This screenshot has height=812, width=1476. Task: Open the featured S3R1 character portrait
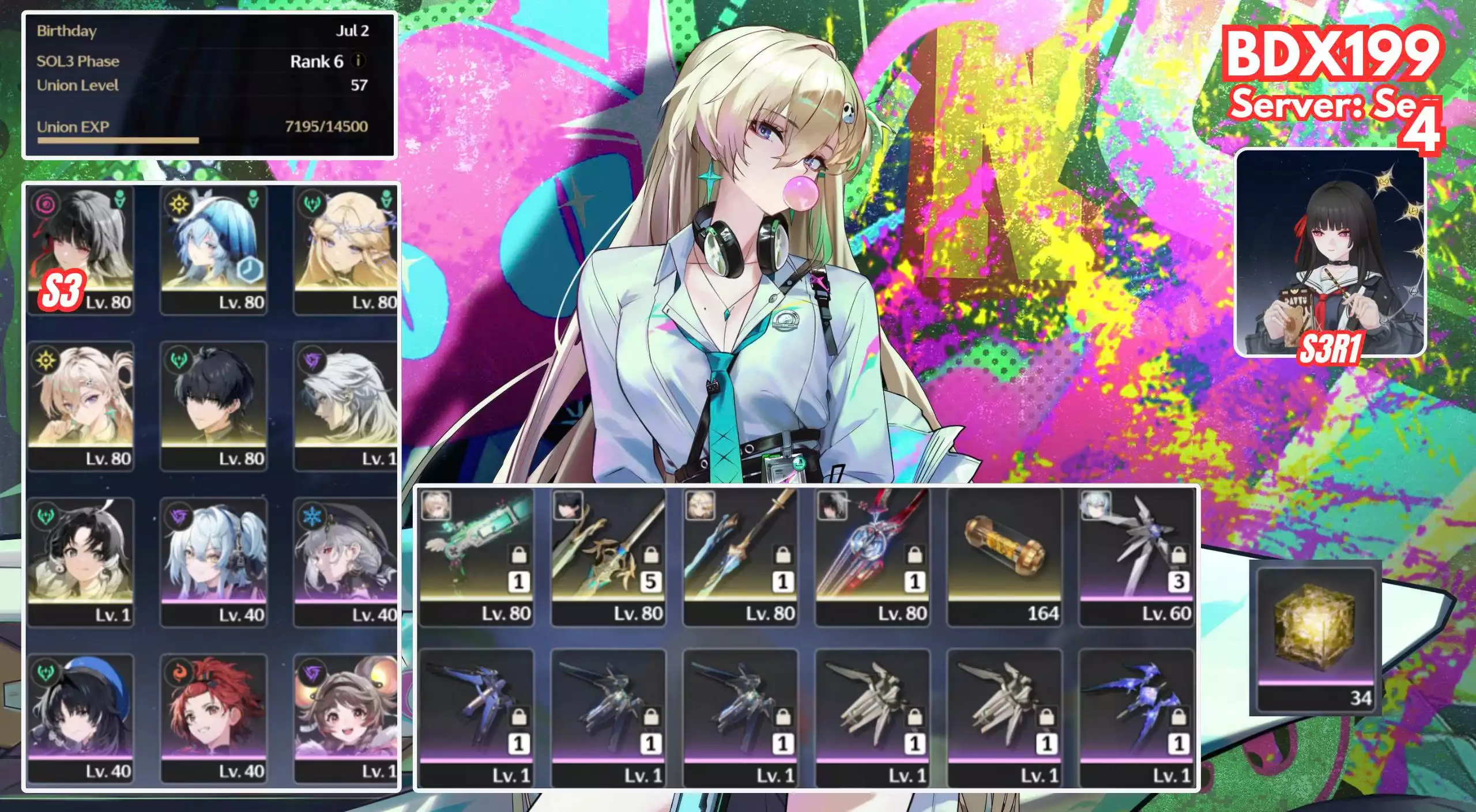point(1330,252)
